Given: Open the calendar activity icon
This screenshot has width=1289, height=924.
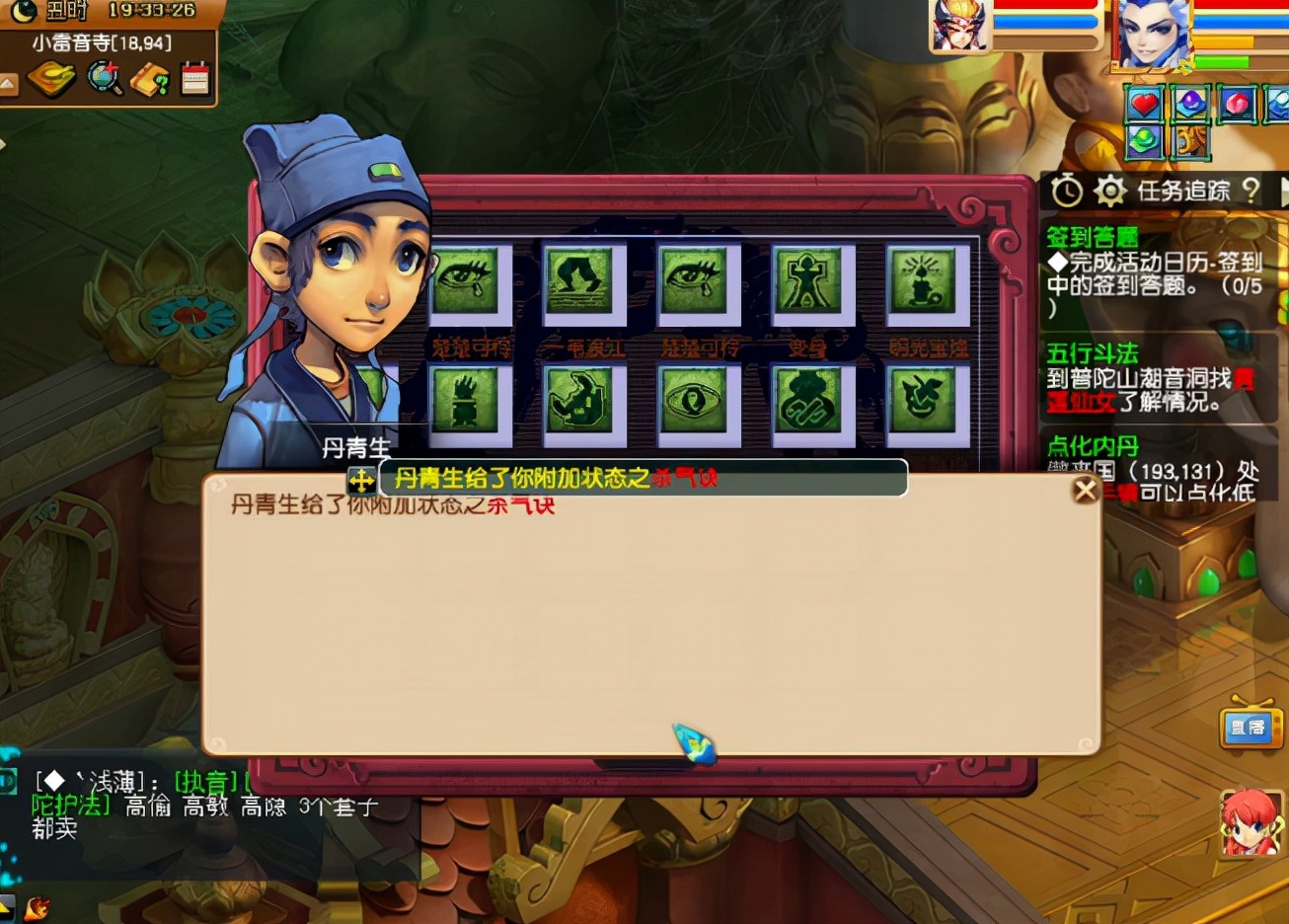Looking at the screenshot, I should pos(195,79).
